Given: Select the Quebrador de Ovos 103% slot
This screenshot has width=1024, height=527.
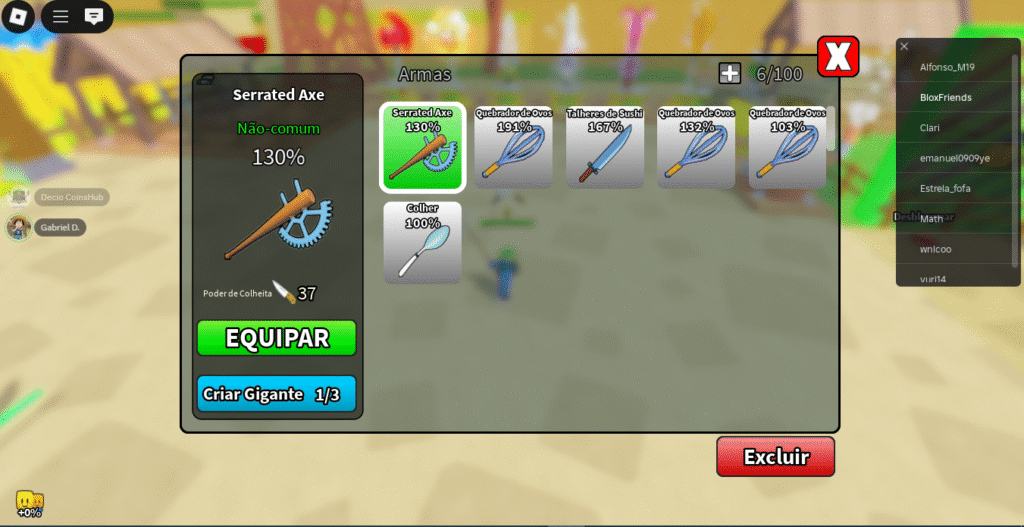Looking at the screenshot, I should [788, 147].
